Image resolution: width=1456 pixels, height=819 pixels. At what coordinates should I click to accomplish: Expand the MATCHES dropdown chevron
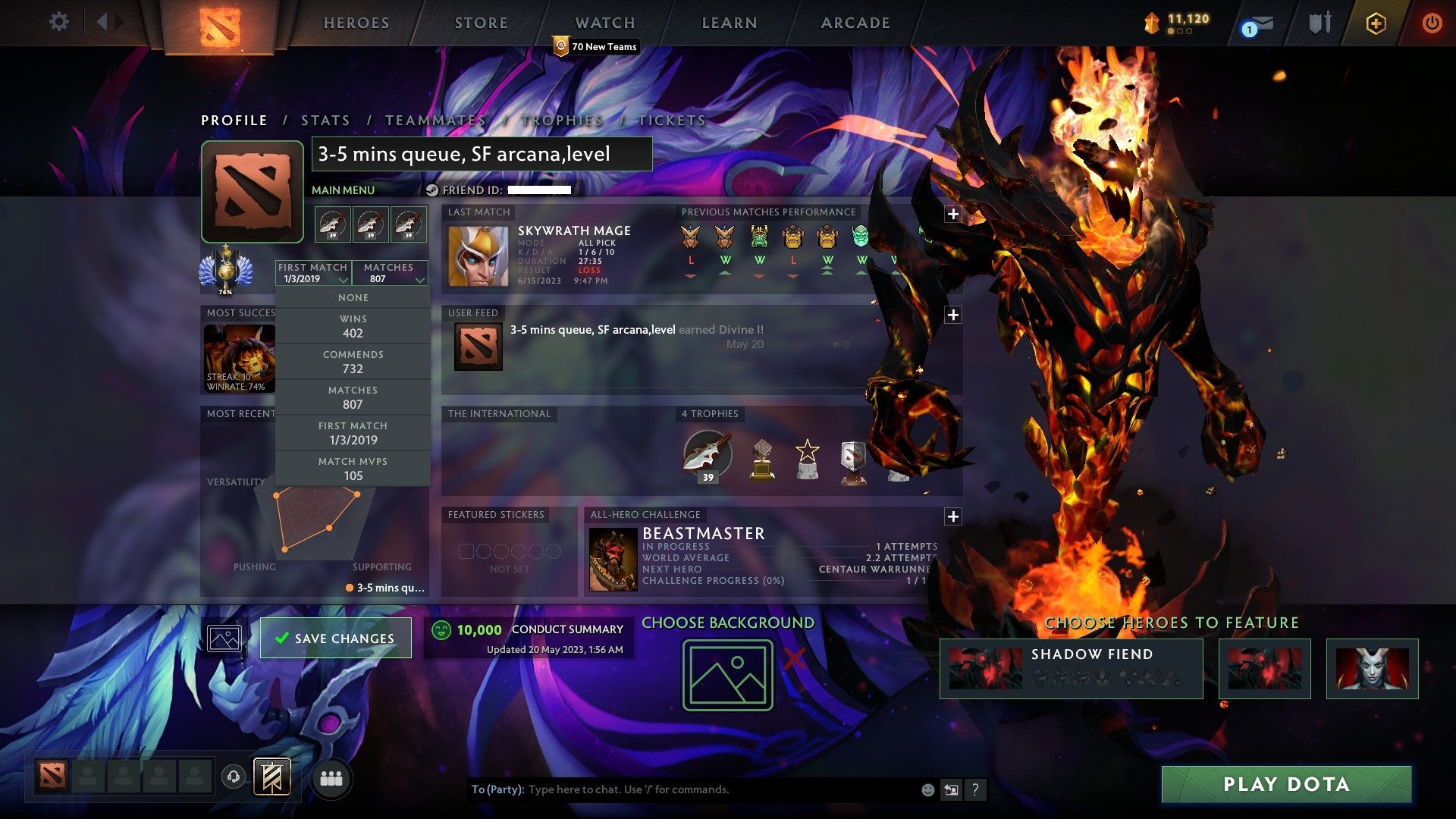point(419,279)
